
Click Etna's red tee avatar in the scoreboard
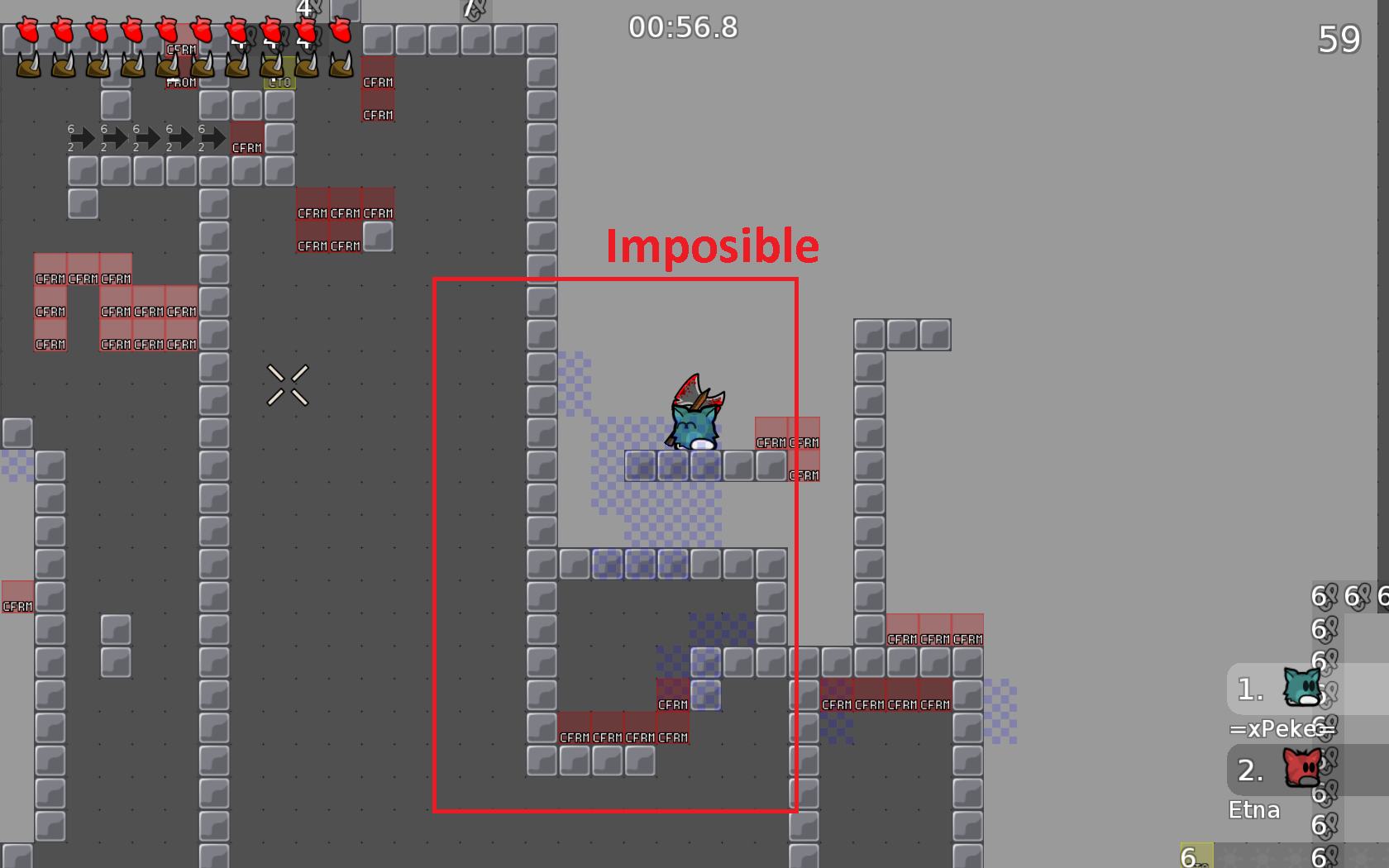click(x=1304, y=769)
